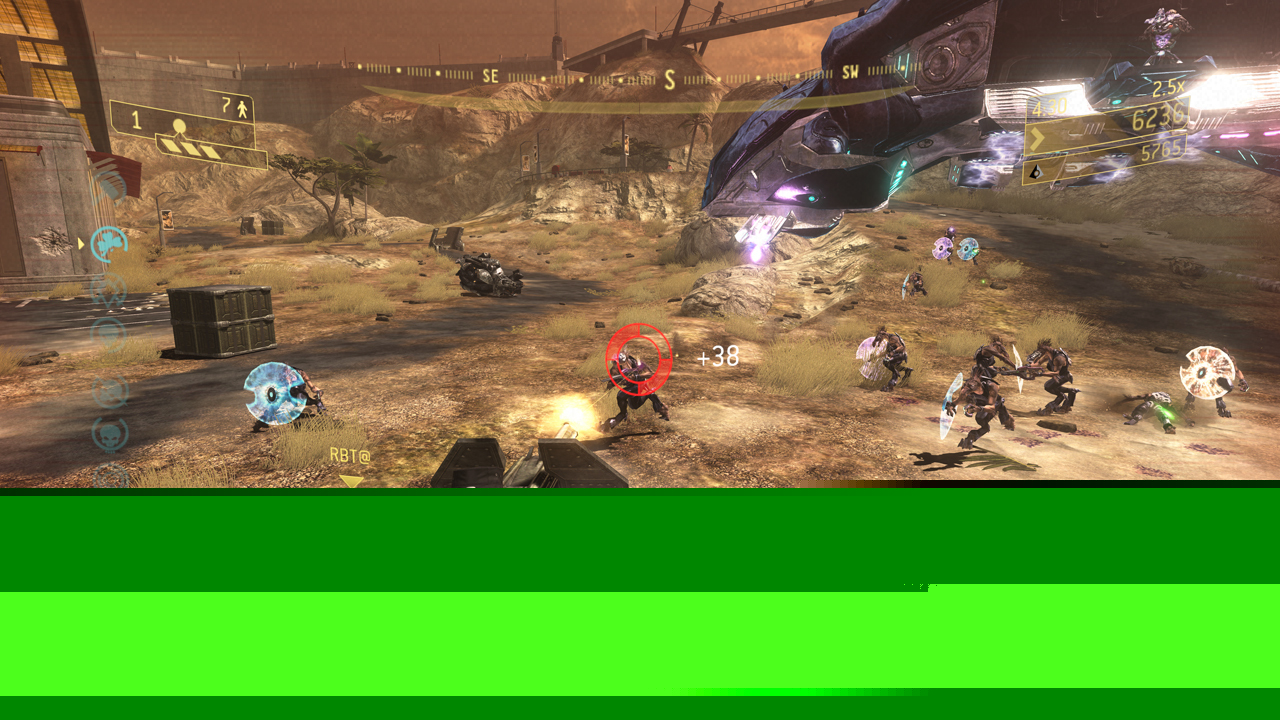Click the player silhouette icon beside lives counter
This screenshot has width=1280, height=720.
[241, 109]
